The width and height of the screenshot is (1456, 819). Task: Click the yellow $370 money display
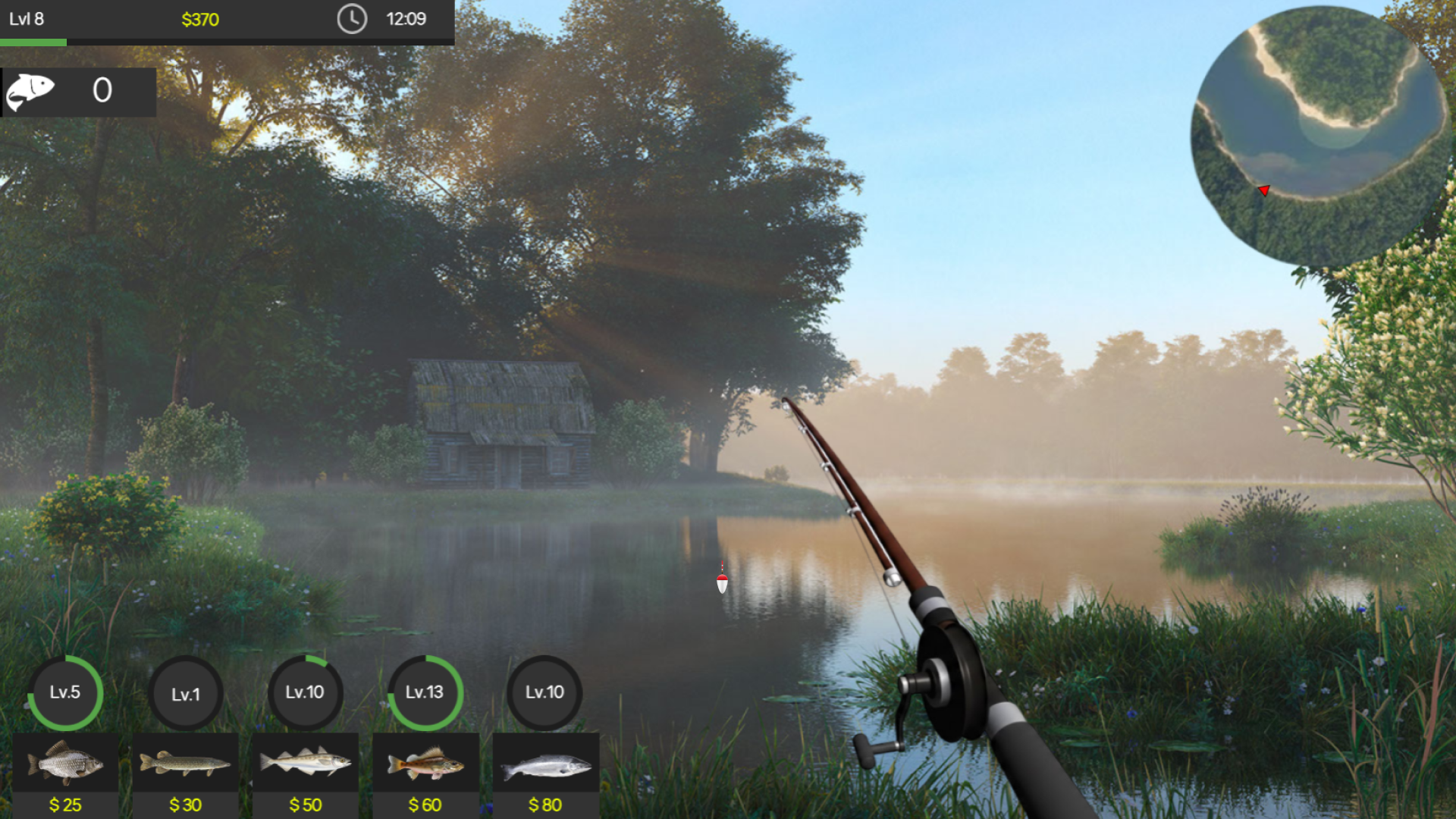[x=200, y=20]
